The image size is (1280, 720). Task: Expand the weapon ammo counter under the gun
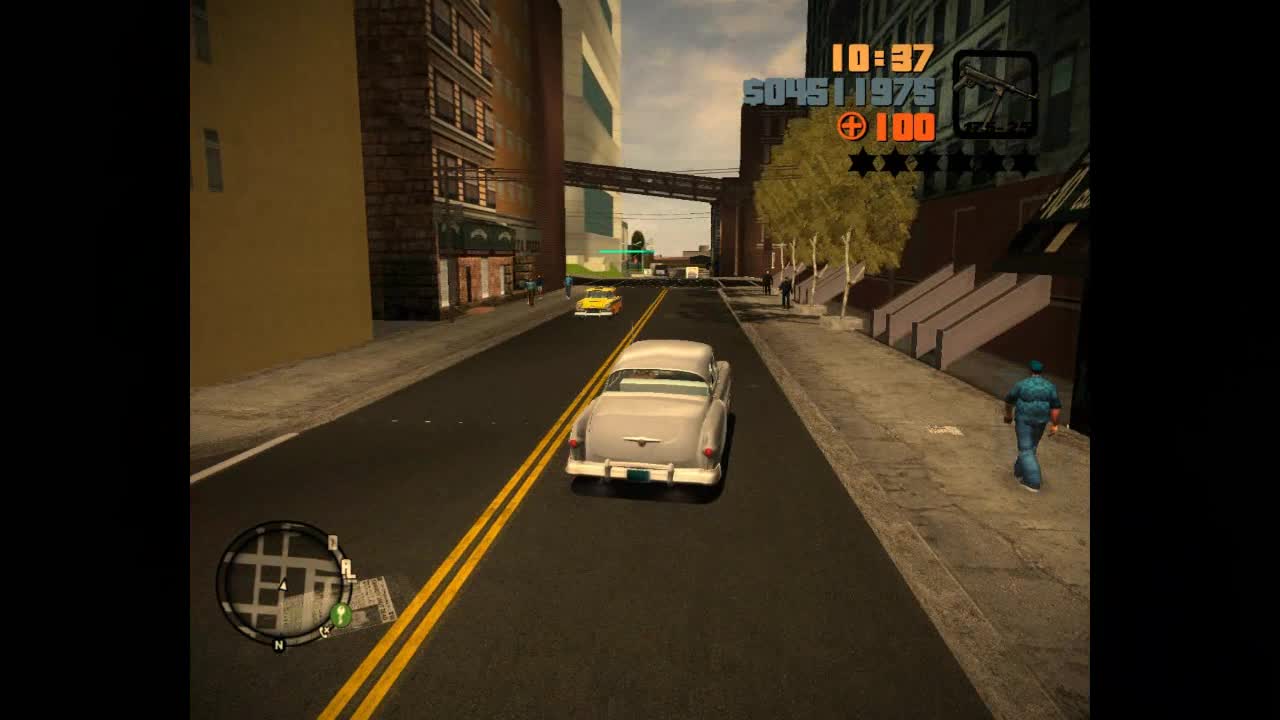[x=997, y=126]
